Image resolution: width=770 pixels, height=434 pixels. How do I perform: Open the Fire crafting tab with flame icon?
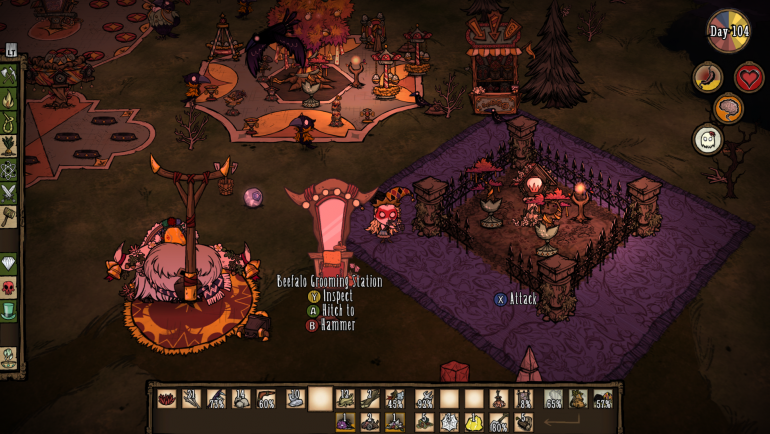click(x=9, y=99)
